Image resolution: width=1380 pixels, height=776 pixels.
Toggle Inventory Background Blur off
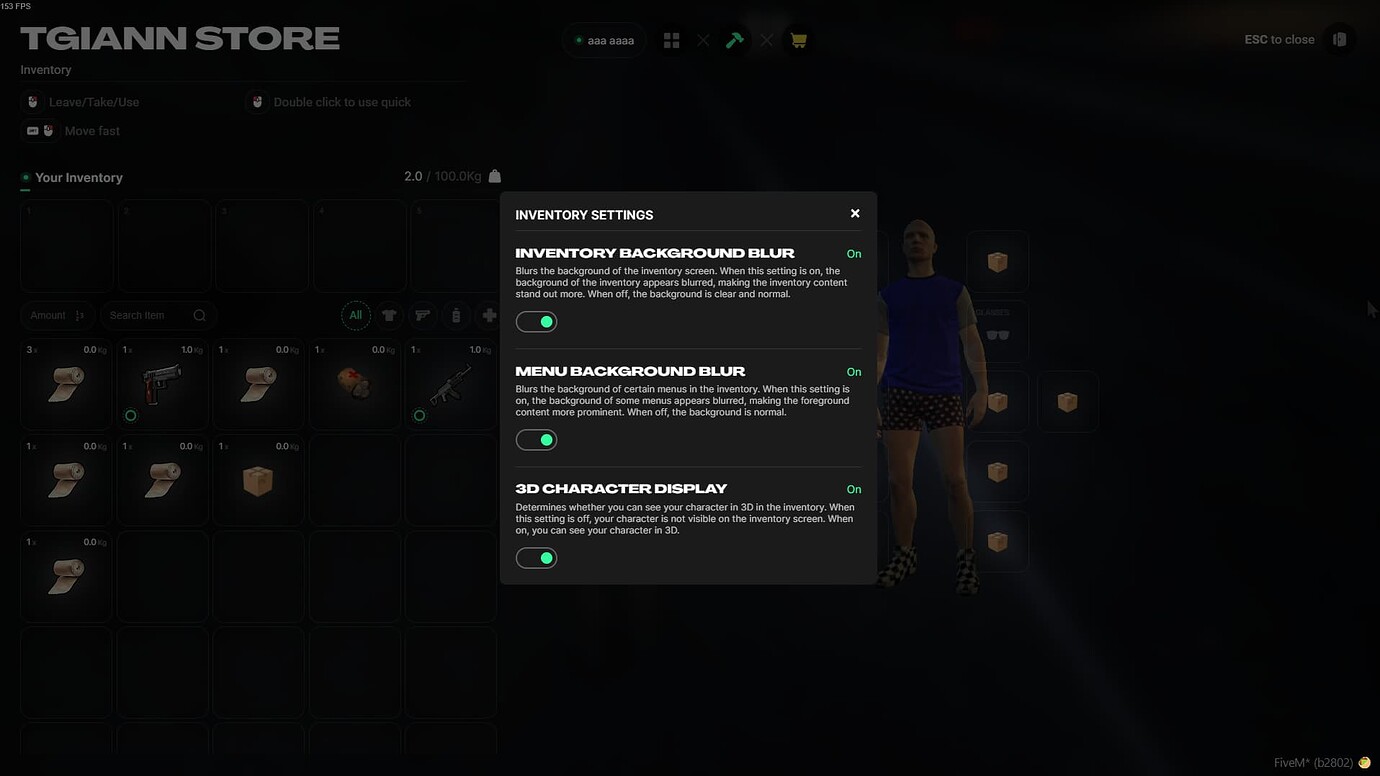click(x=536, y=321)
